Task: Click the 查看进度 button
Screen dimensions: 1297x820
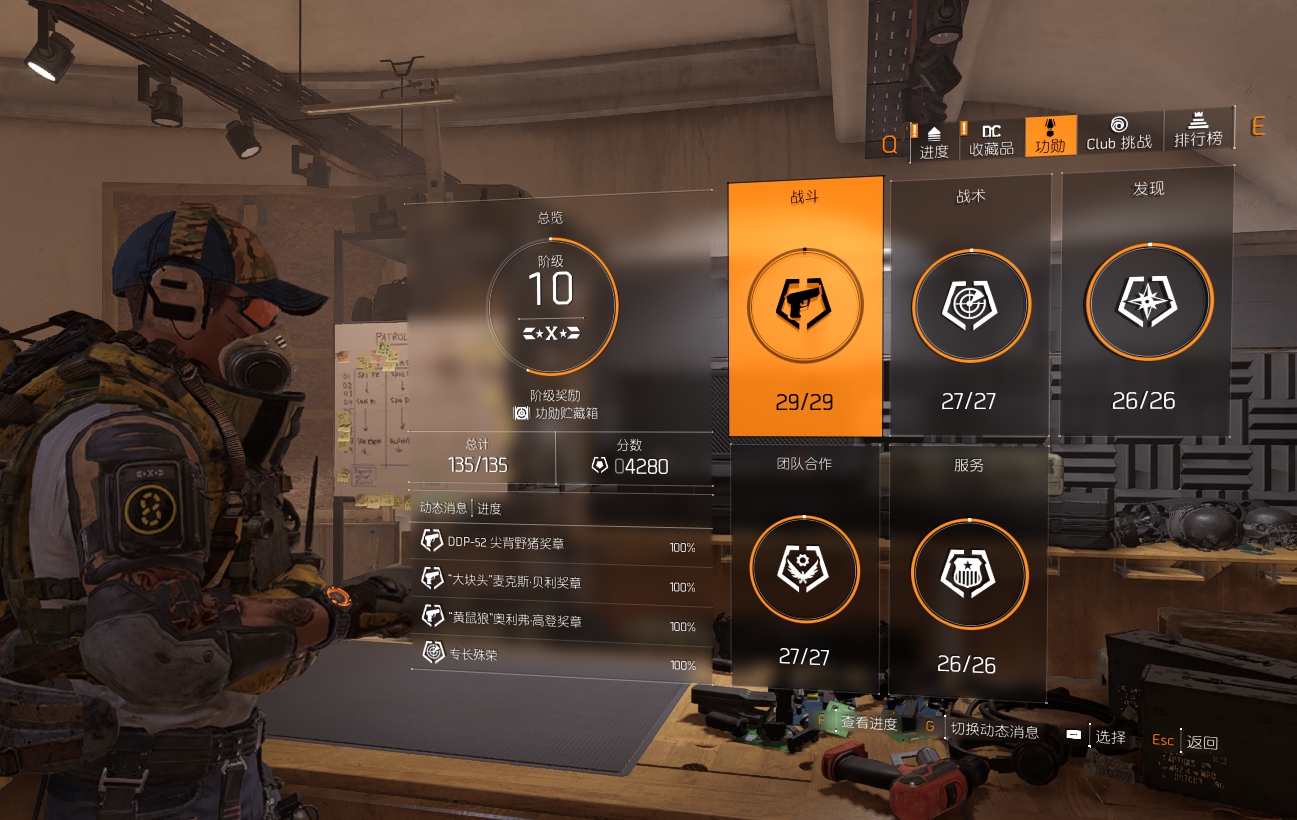Action: click(868, 723)
